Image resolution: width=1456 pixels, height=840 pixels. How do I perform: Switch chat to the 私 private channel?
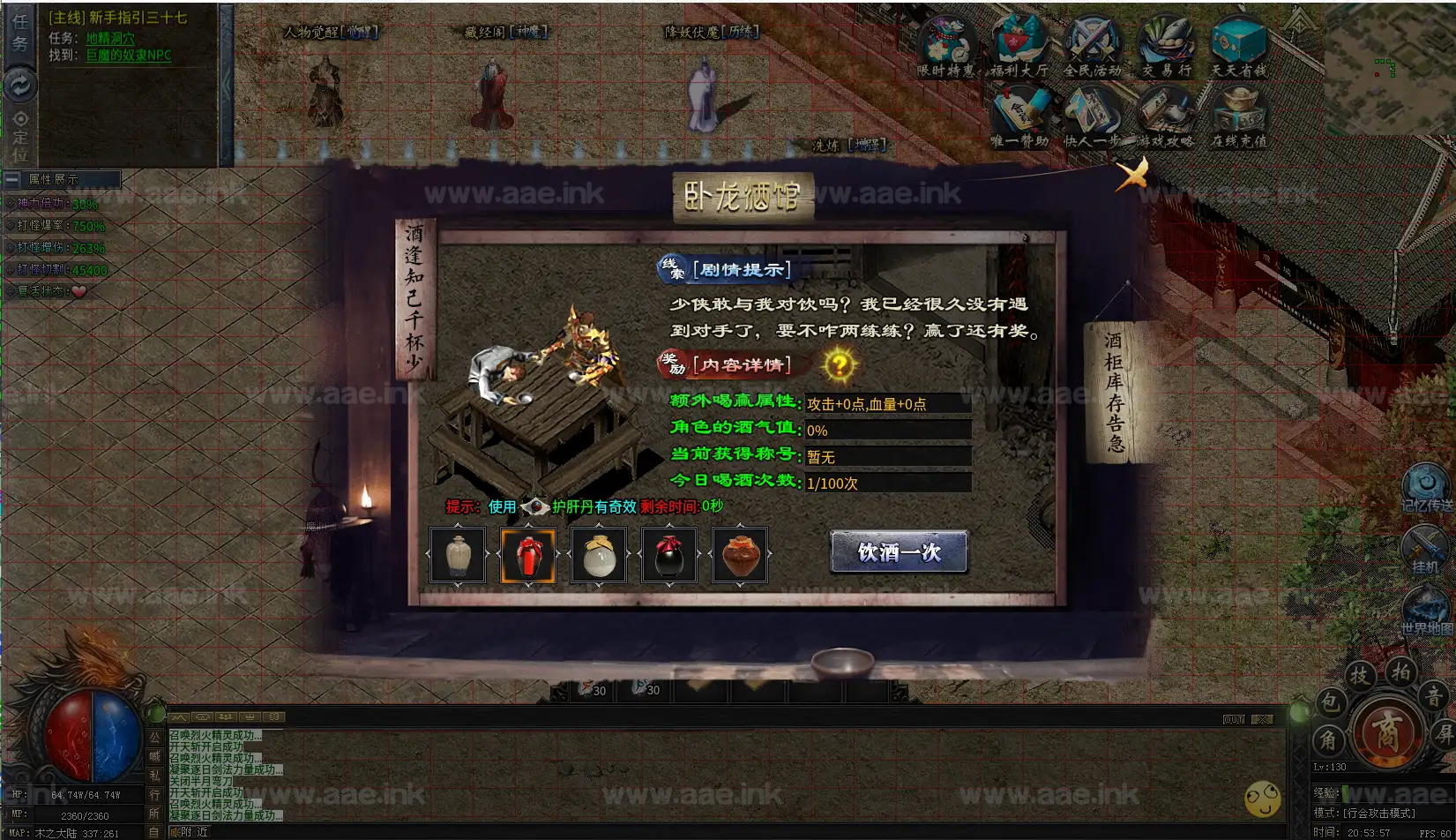pyautogui.click(x=154, y=776)
